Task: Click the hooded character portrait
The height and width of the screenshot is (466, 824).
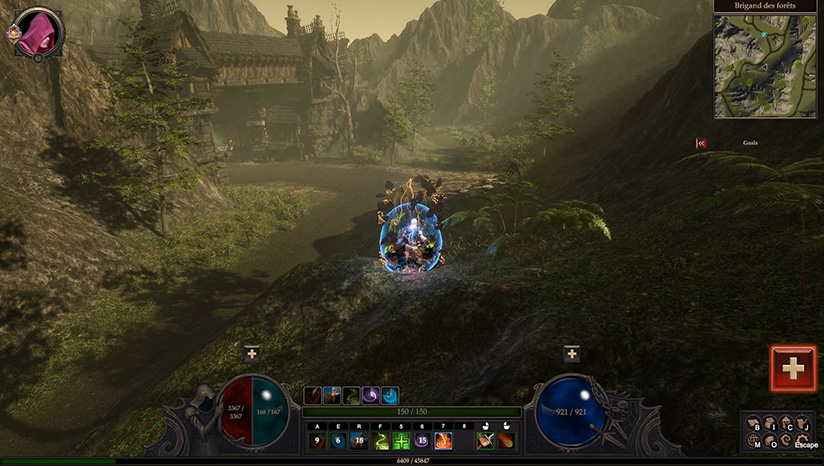Action: pyautogui.click(x=38, y=31)
